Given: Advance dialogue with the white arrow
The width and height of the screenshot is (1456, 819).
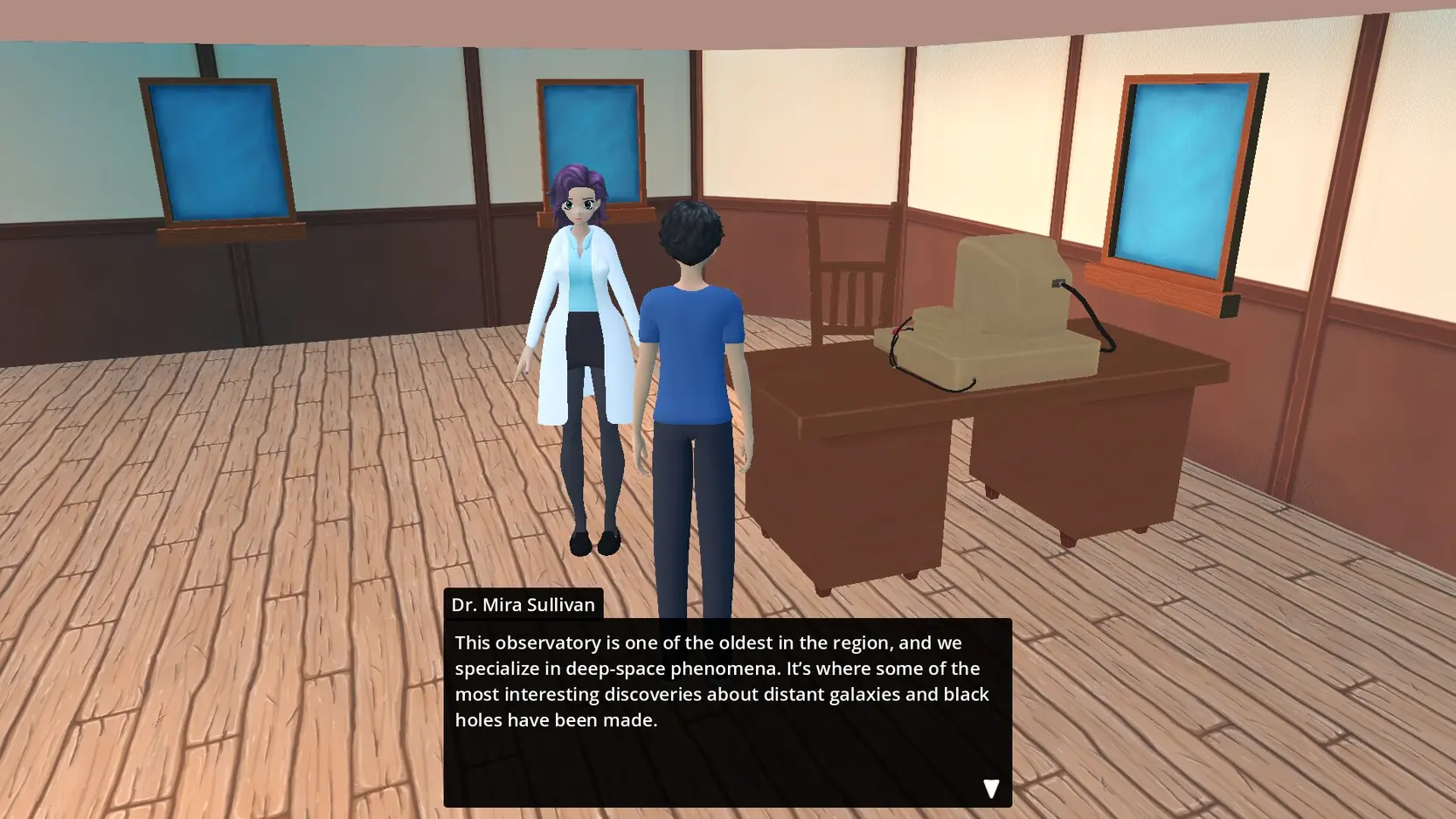Looking at the screenshot, I should (x=990, y=788).
